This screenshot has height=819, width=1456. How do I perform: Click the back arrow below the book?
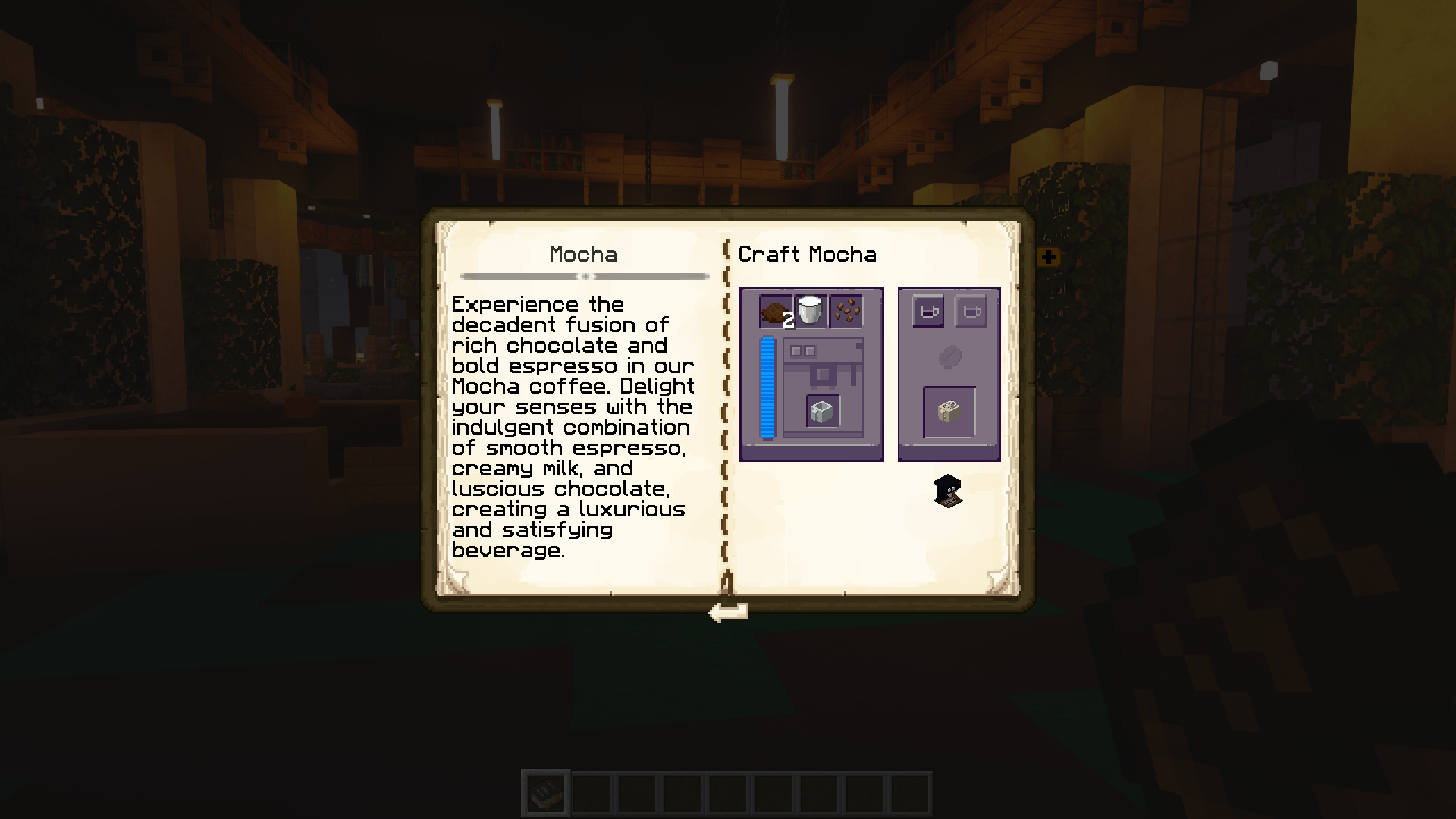pyautogui.click(x=726, y=610)
